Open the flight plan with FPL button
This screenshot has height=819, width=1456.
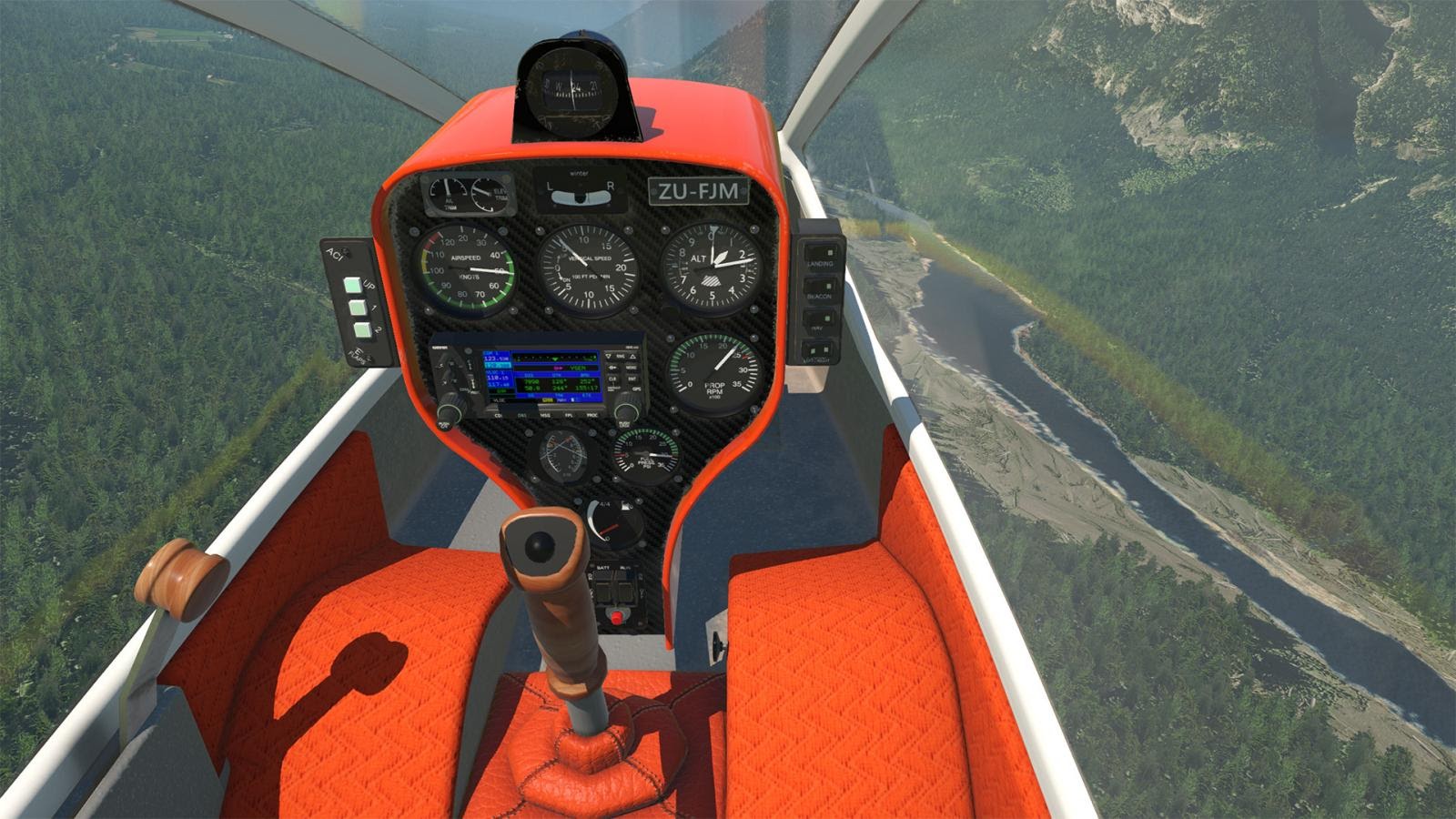(569, 415)
